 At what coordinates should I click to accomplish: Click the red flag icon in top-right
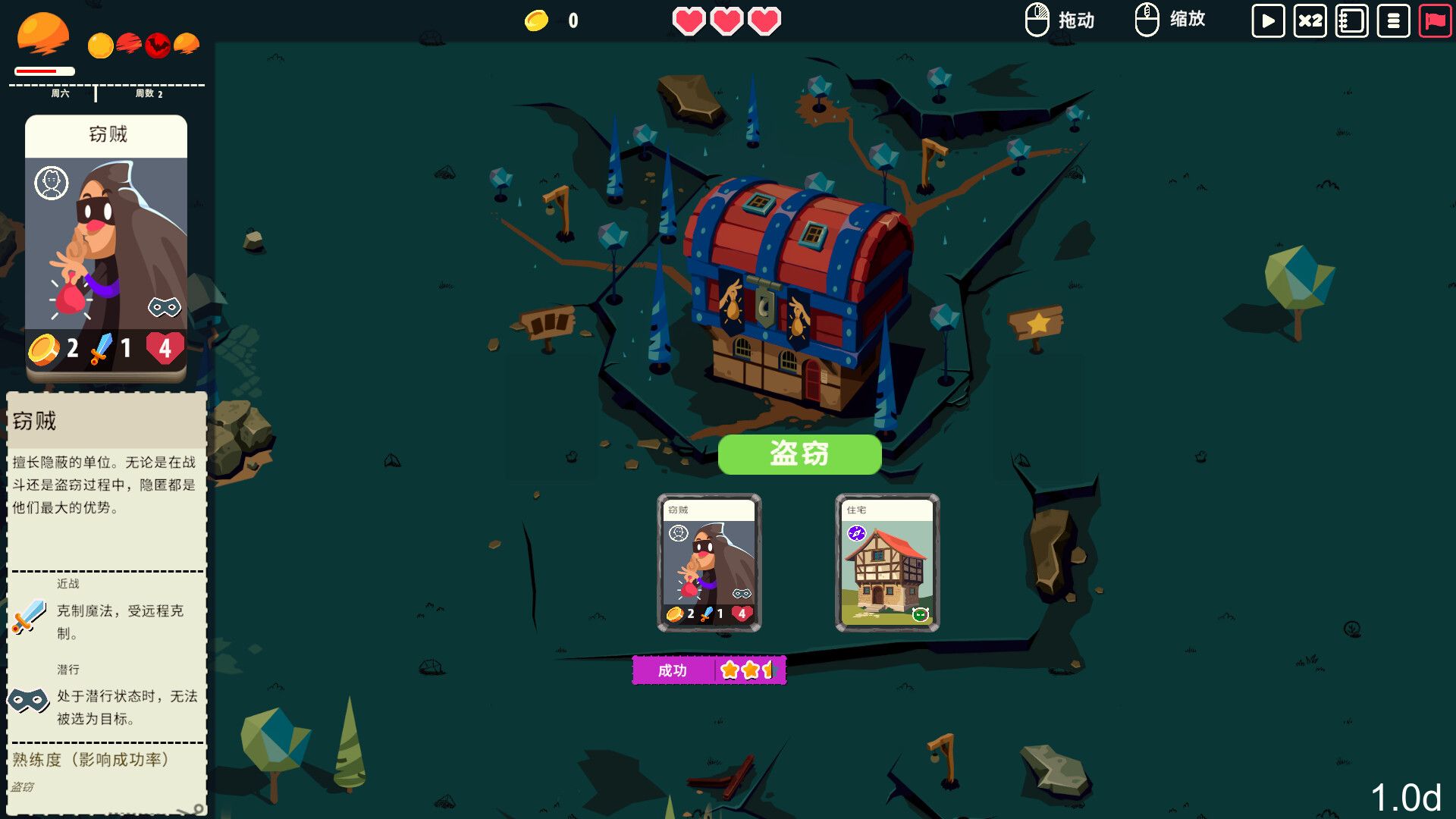pos(1437,20)
